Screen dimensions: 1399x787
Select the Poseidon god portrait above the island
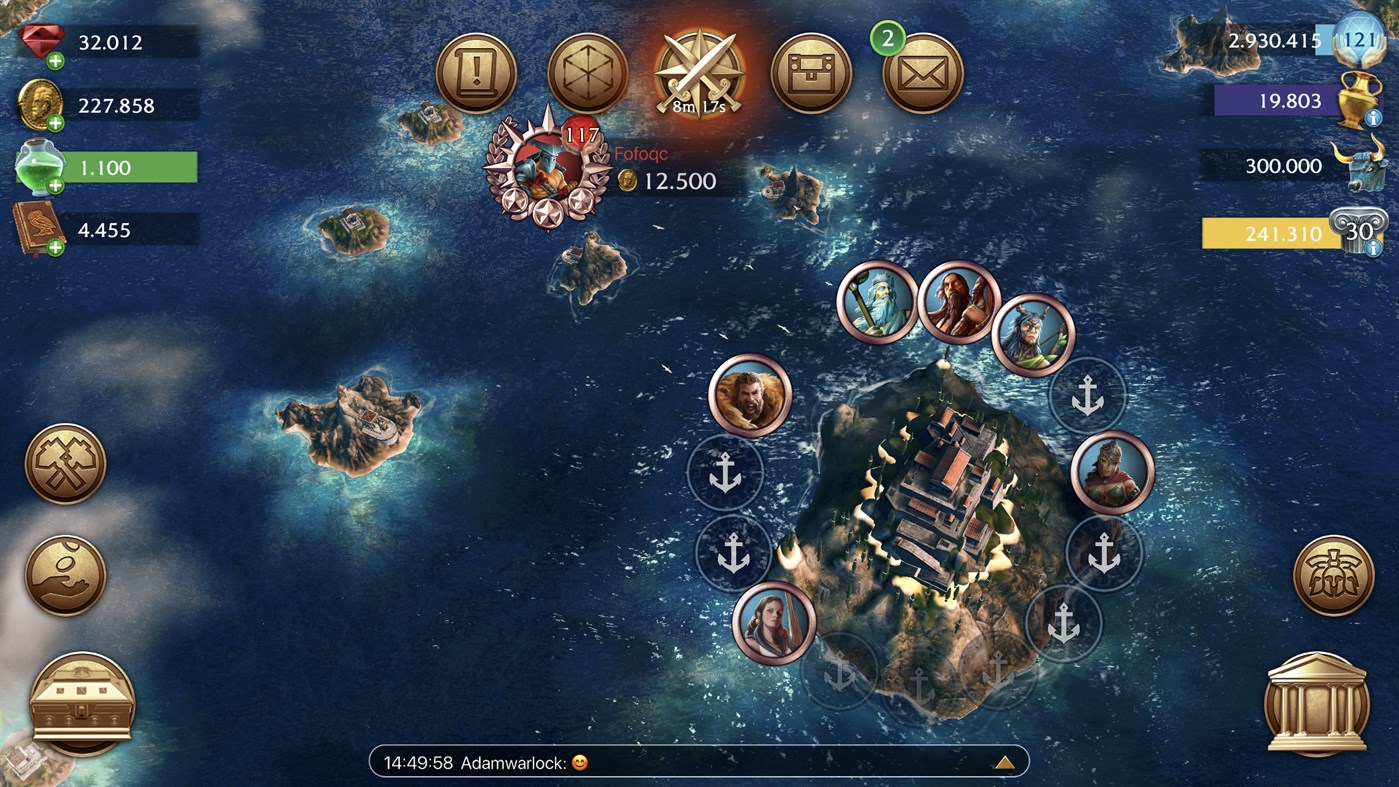877,302
